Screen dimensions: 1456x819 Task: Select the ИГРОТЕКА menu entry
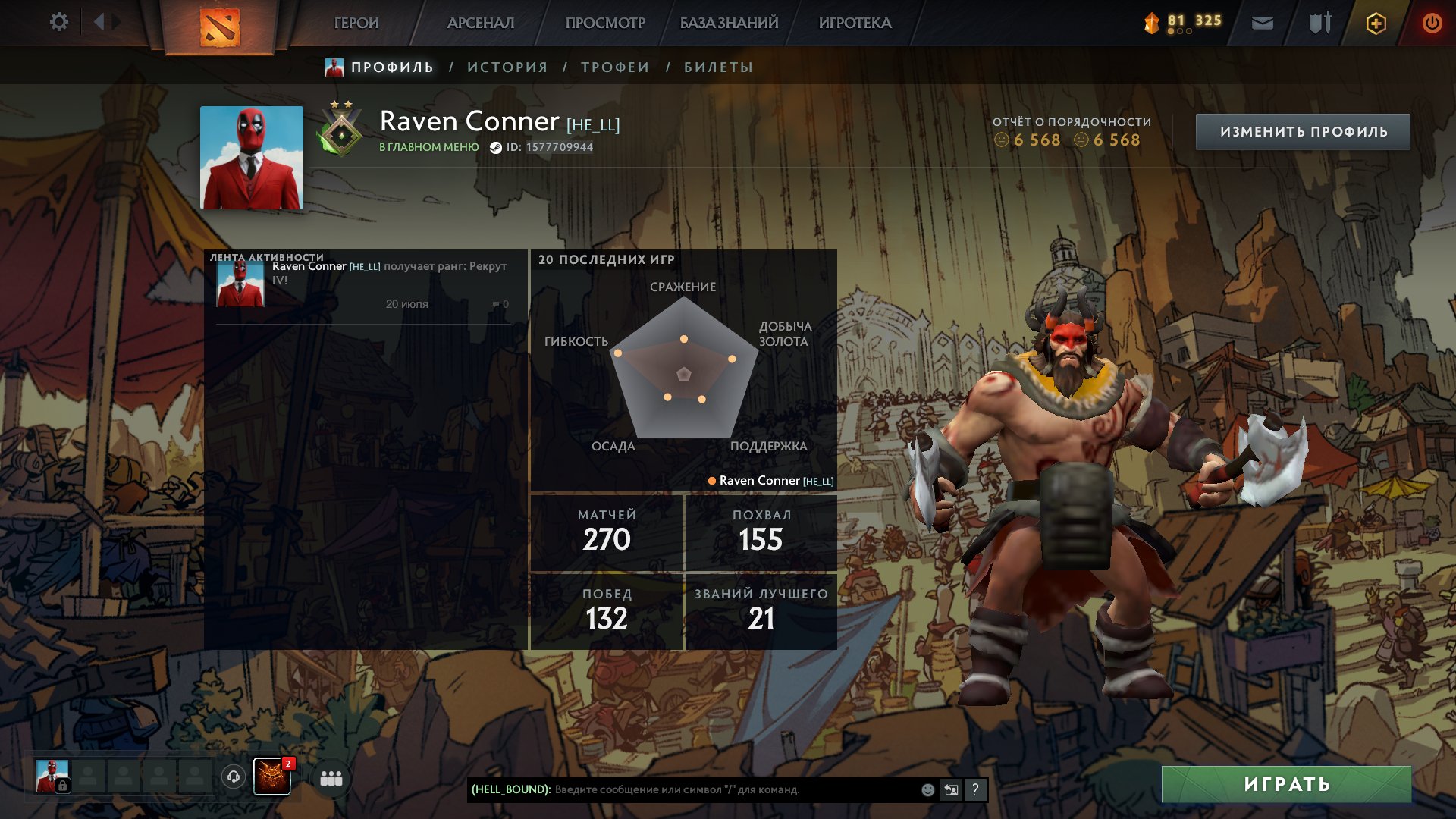855,23
